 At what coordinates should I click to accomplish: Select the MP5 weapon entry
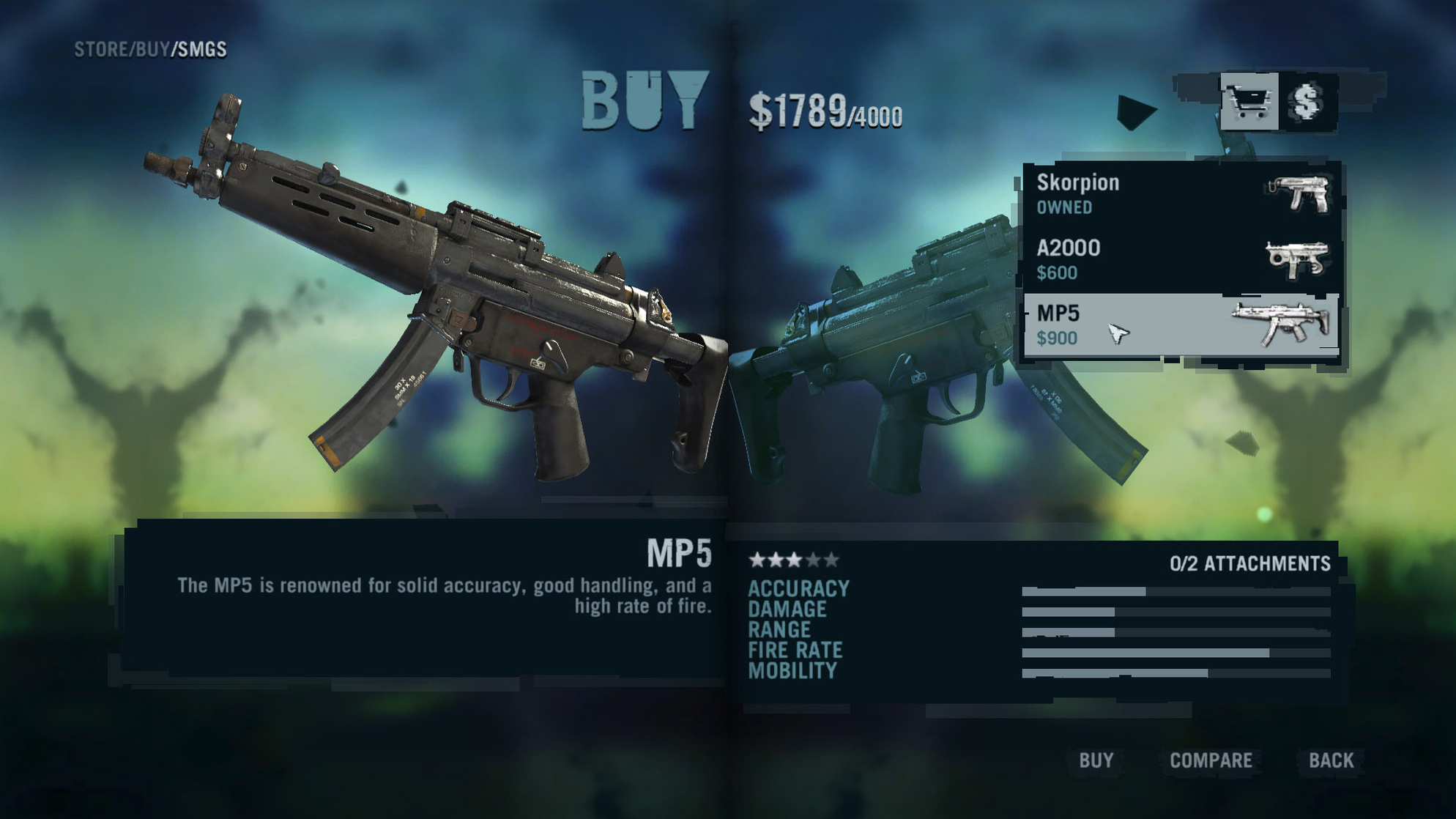click(x=1181, y=325)
